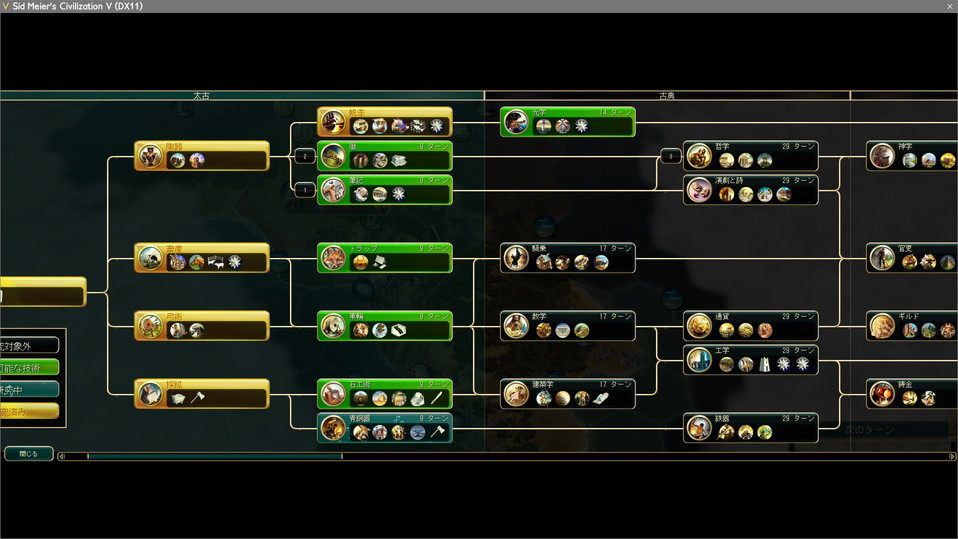The image size is (958, 539).
Task: Select the 神学 (Theology) technology
Action: (x=912, y=156)
